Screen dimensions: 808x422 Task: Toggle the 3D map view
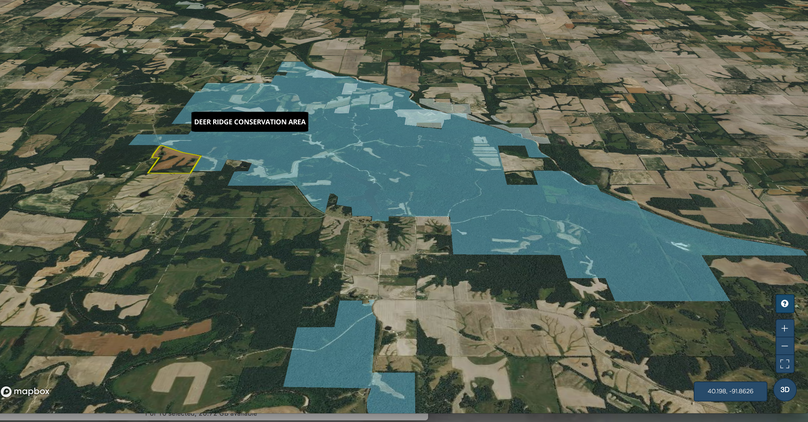point(785,390)
